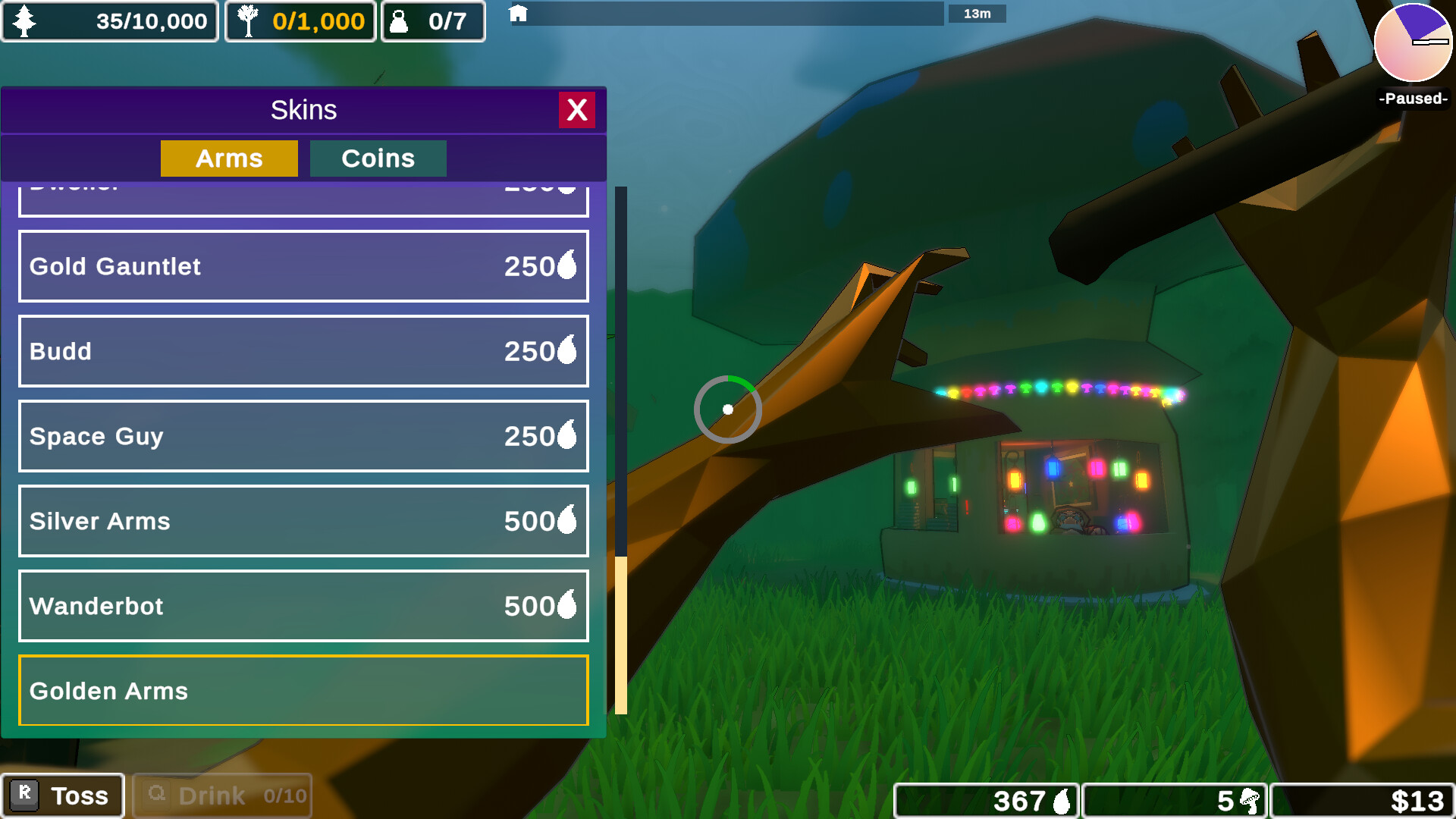1456x819 pixels.
Task: Select the Golden Arms skin
Action: (303, 691)
